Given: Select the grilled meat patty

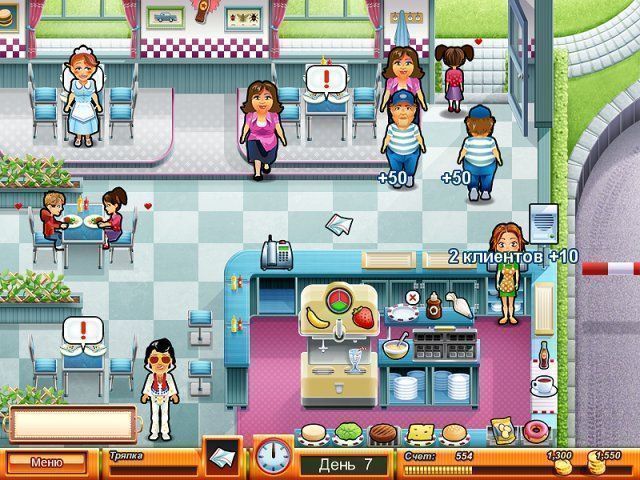Looking at the screenshot, I should 384,435.
